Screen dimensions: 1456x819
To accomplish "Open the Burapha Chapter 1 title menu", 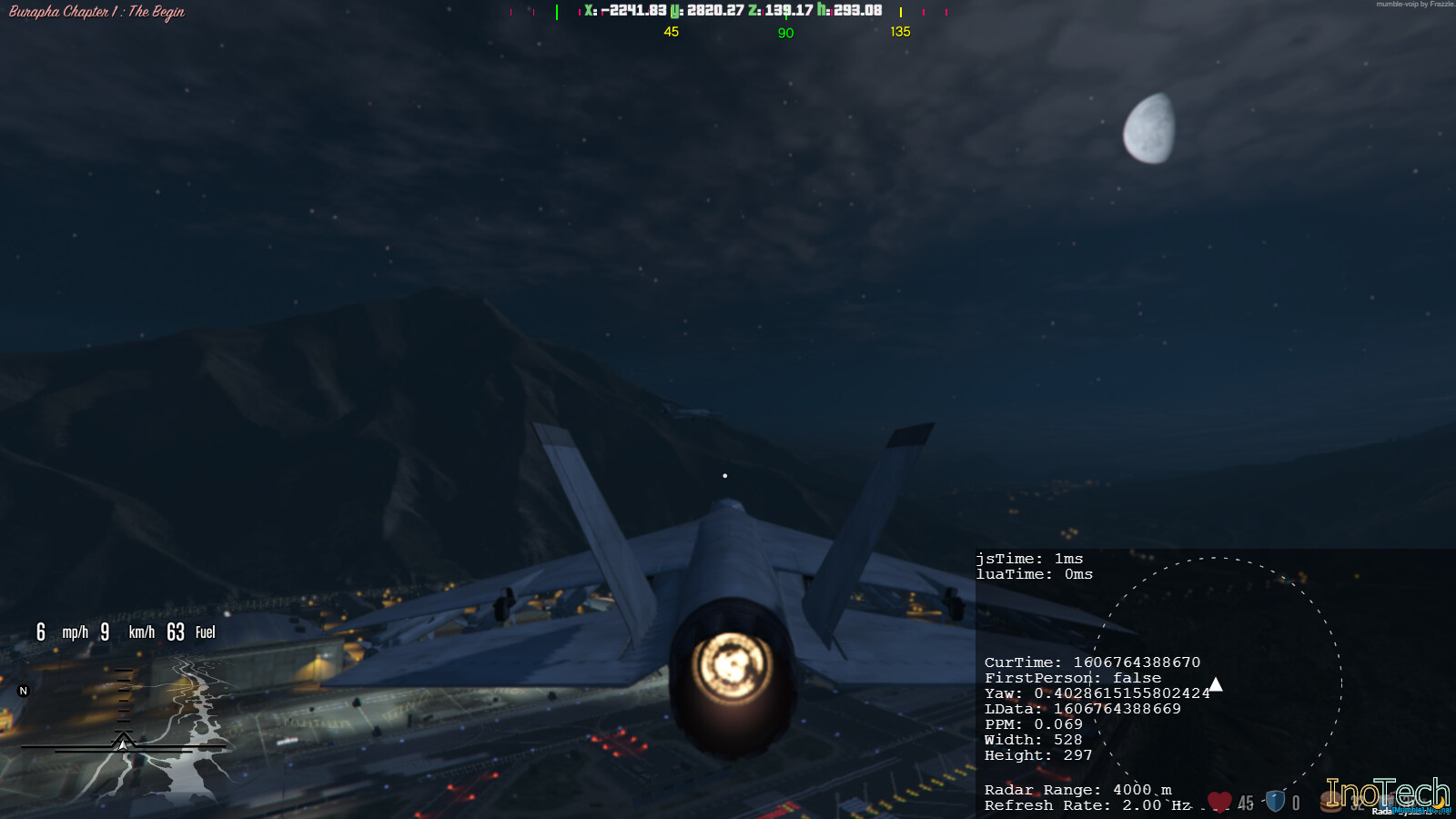I will pos(94,13).
